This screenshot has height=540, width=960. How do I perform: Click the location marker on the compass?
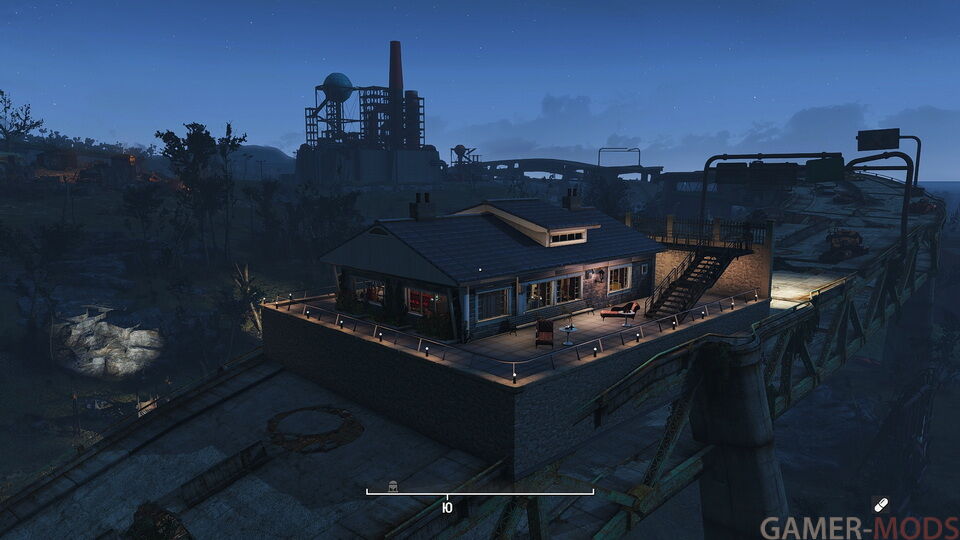pos(394,487)
